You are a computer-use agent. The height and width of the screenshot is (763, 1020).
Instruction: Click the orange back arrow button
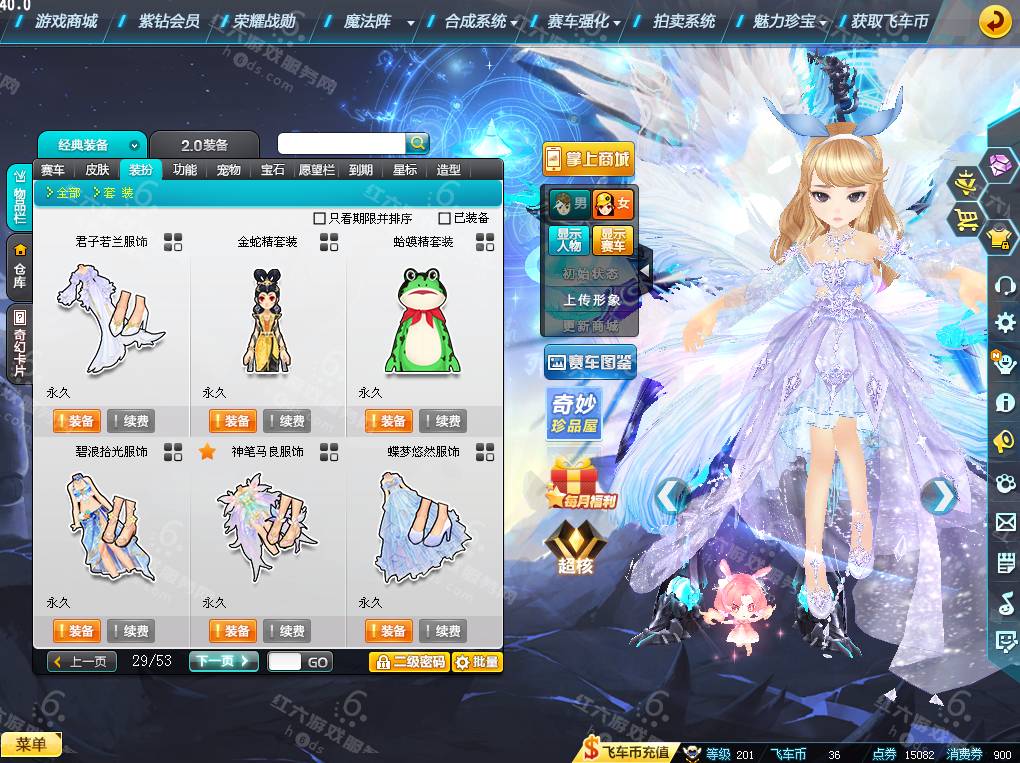[x=994, y=21]
